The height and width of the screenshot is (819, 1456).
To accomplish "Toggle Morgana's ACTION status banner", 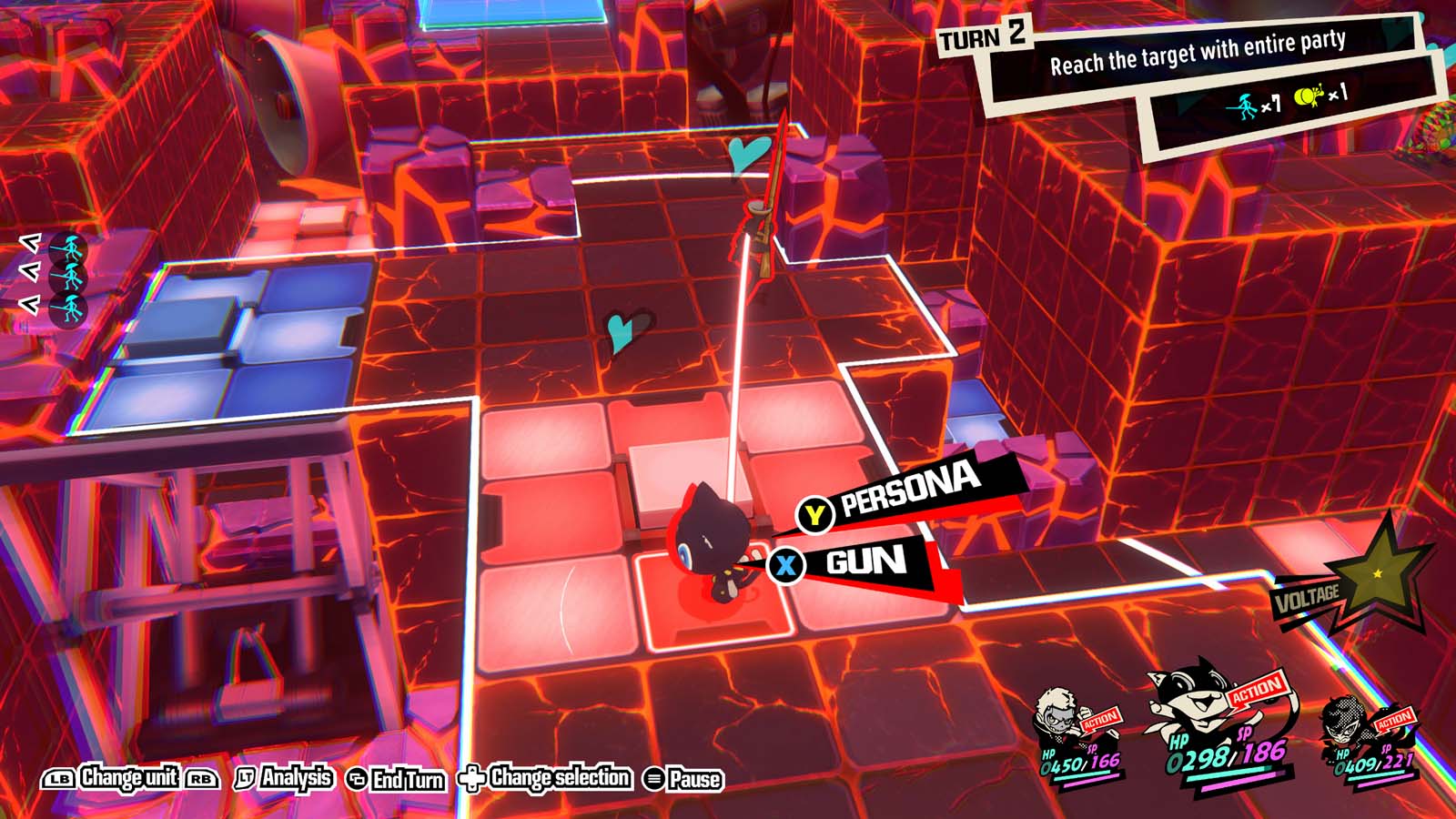I will tap(1256, 693).
